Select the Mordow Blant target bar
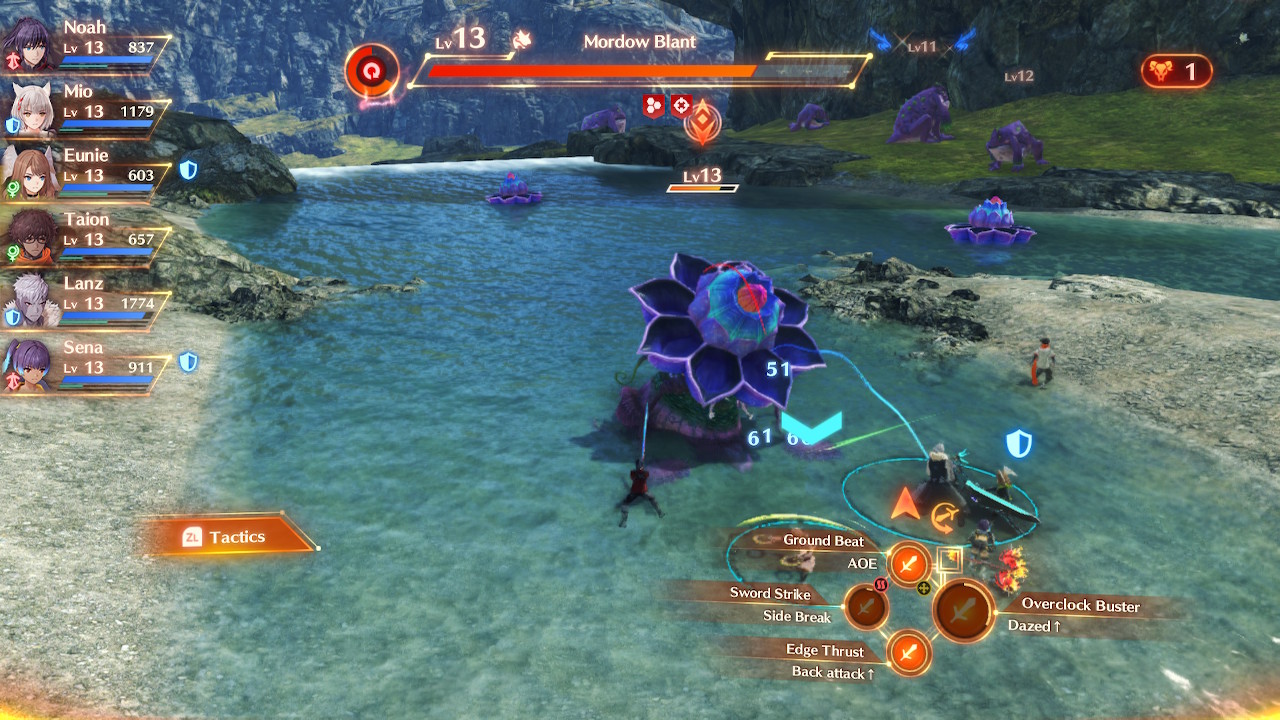Screen dimensions: 1280x720 [640, 70]
